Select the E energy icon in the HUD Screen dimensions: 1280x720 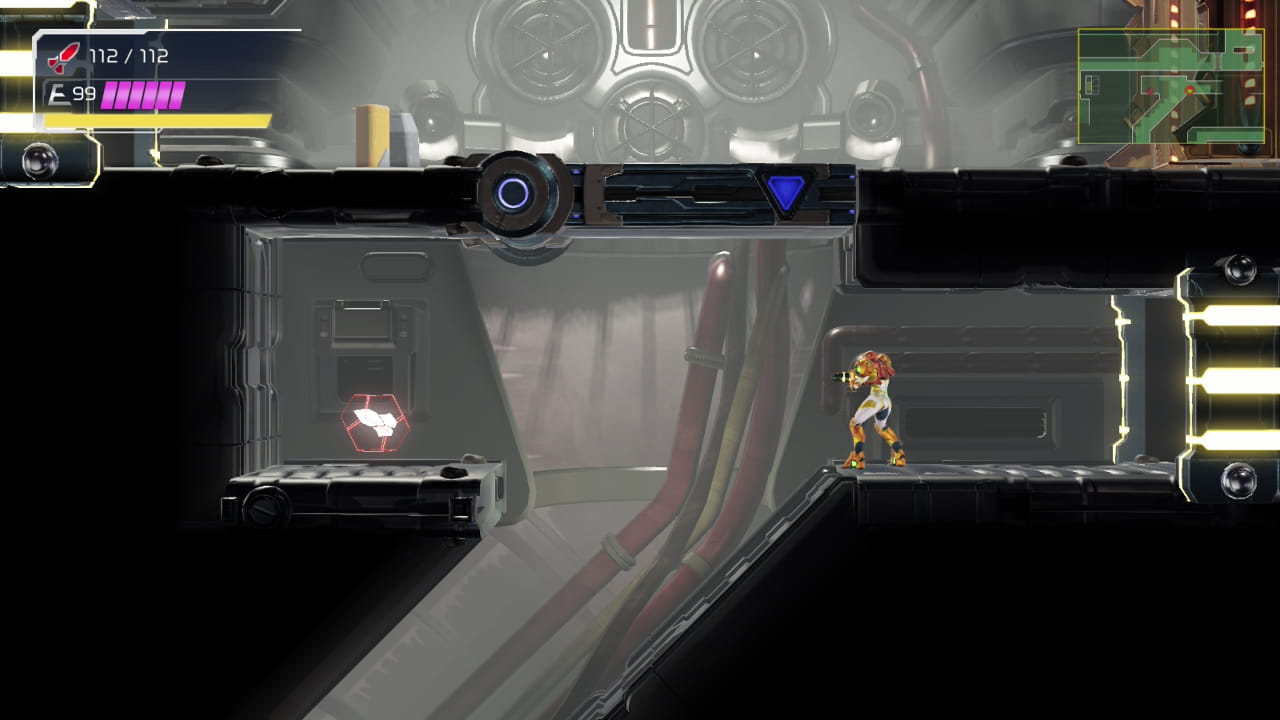tap(62, 93)
